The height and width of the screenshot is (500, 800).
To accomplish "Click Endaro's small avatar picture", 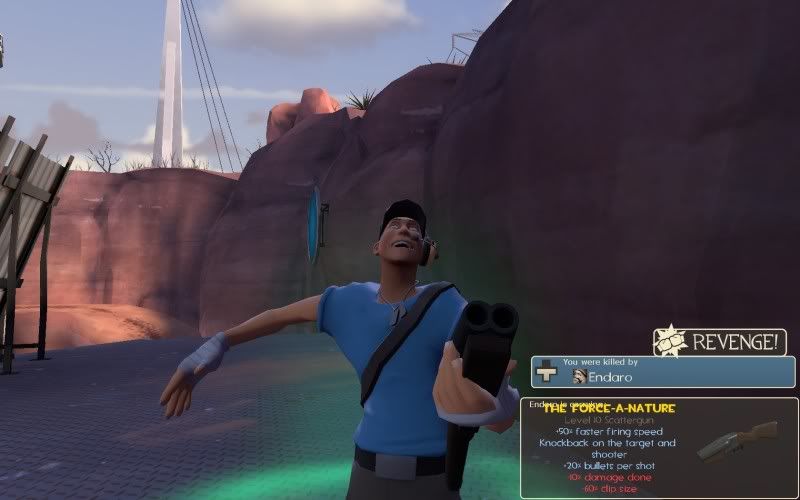I will point(580,377).
